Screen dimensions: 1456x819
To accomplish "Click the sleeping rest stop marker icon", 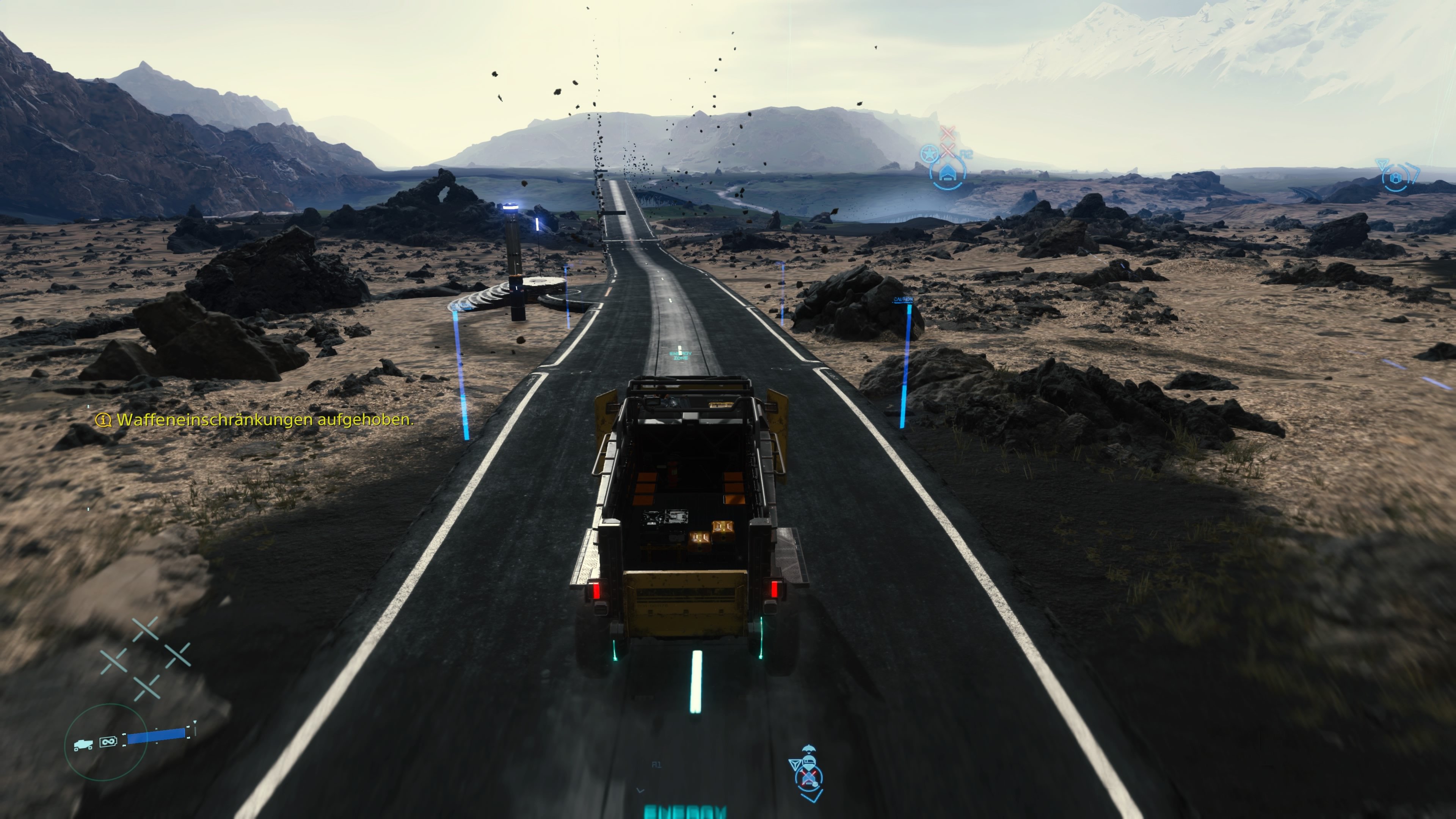I will [x=810, y=762].
